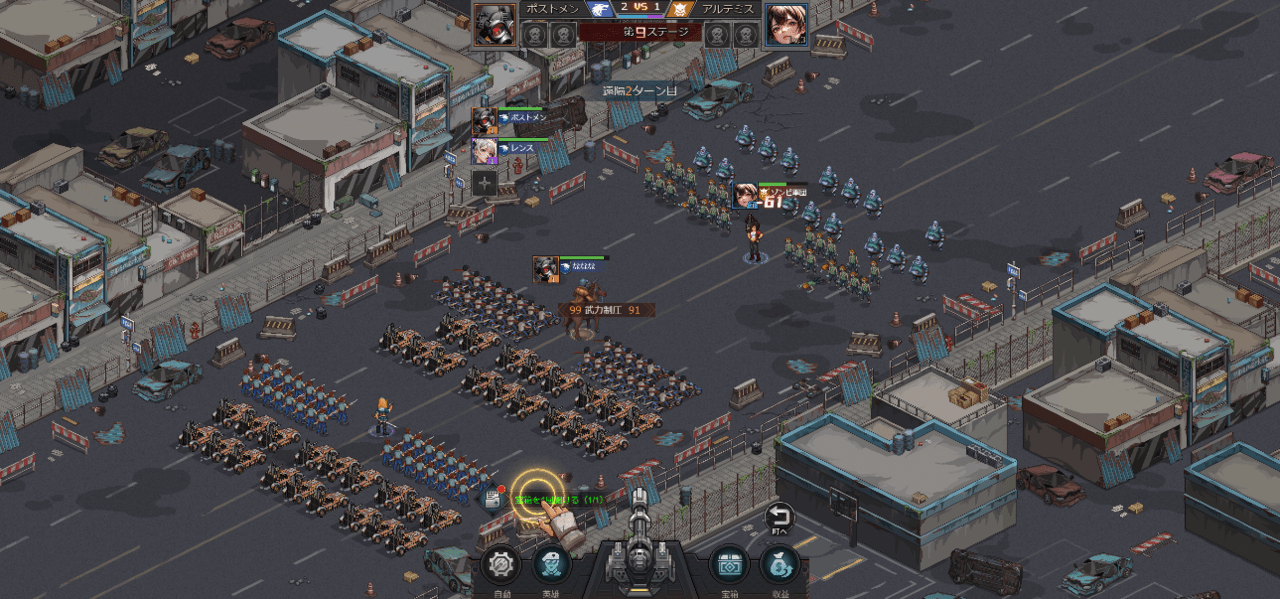Open the 英雄 heroes menu
The height and width of the screenshot is (599, 1280).
(551, 565)
